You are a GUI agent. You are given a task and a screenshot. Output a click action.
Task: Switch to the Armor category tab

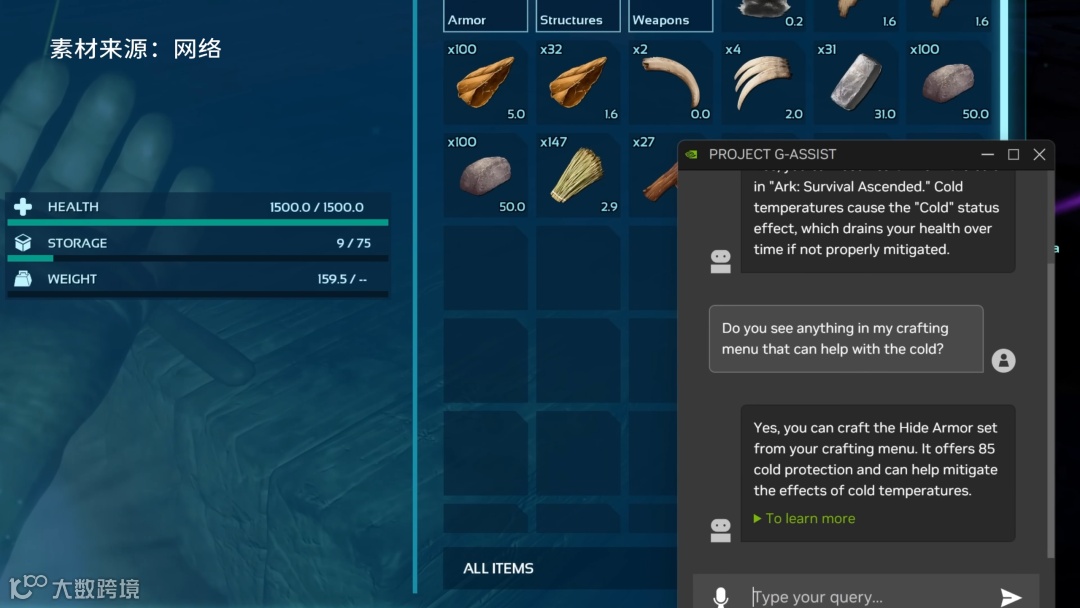pyautogui.click(x=485, y=17)
